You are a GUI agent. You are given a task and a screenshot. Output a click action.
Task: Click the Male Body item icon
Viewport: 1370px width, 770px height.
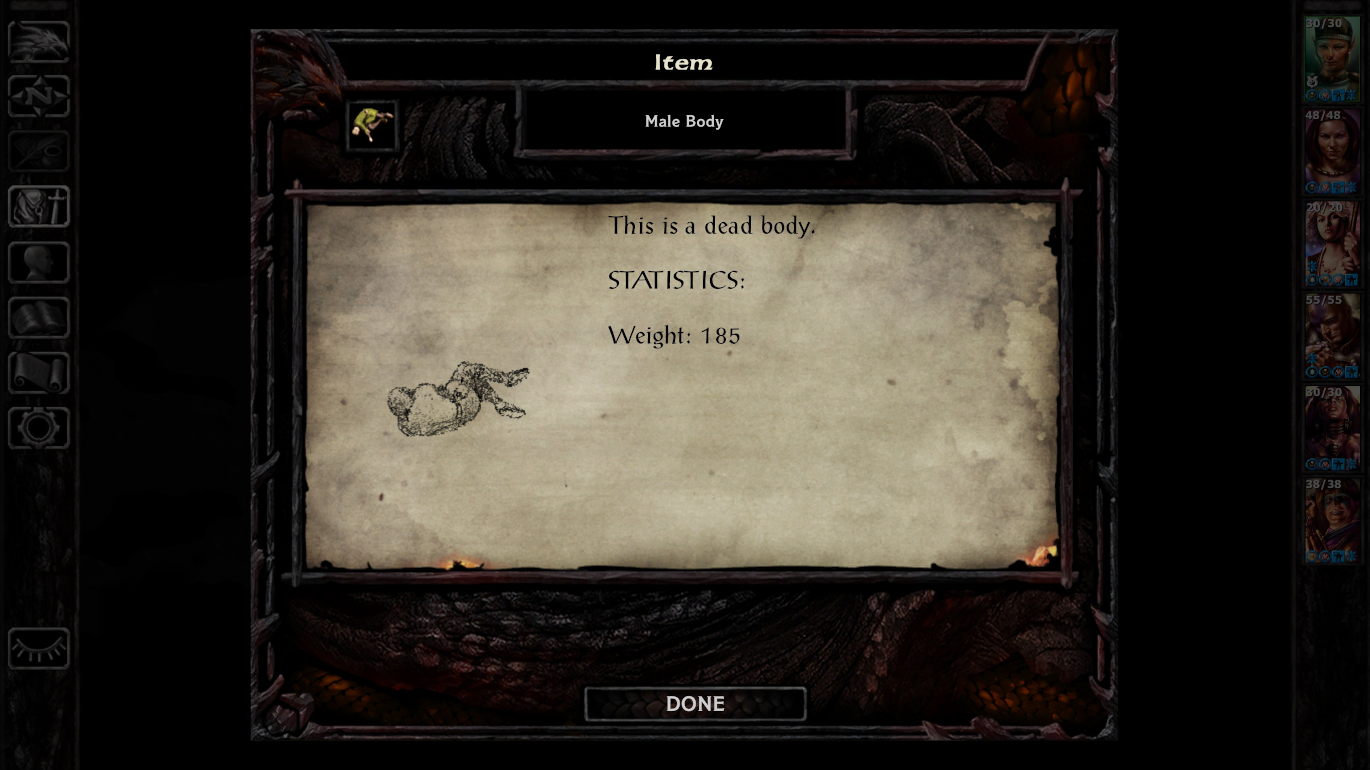click(372, 125)
